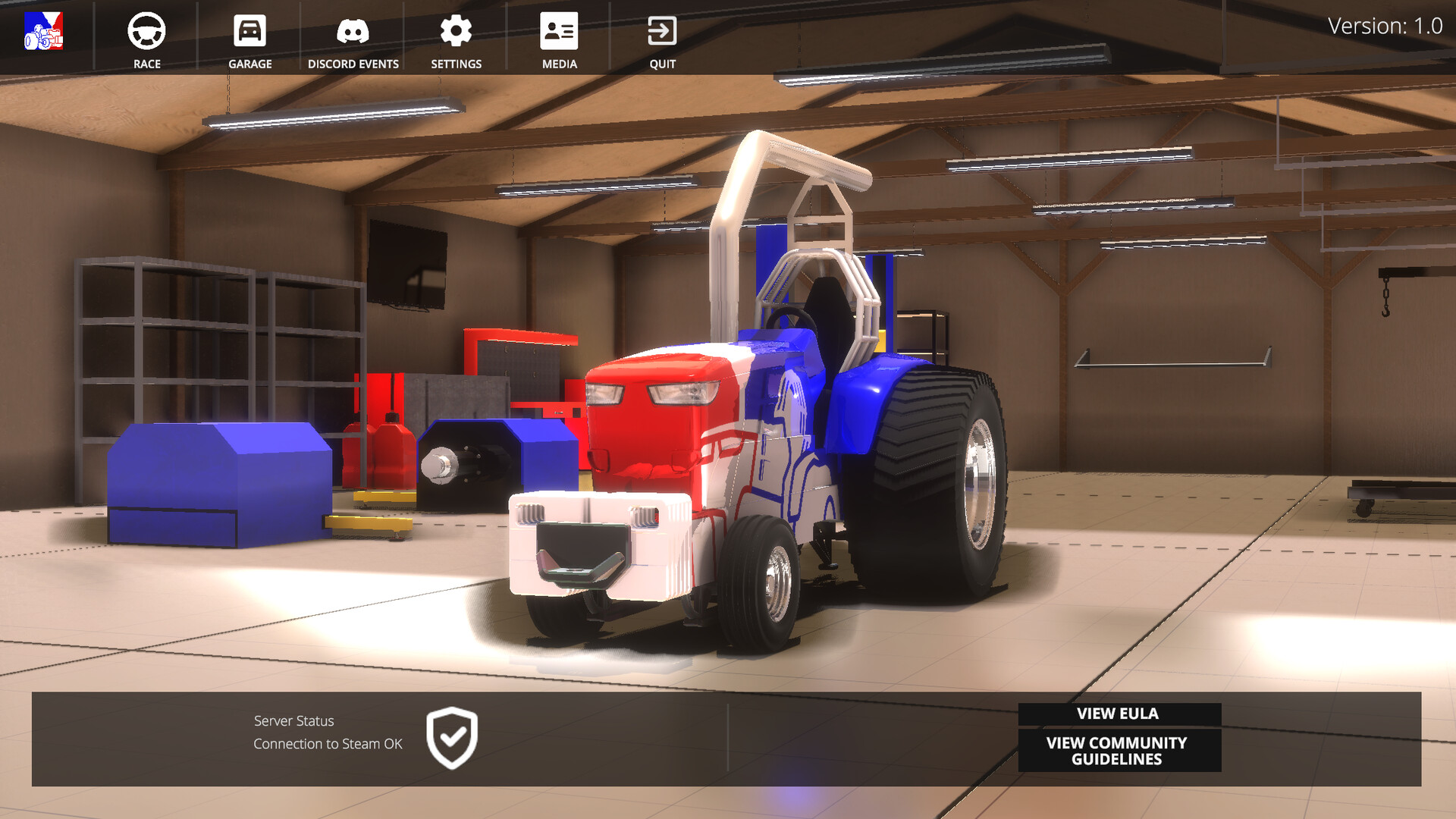The width and height of the screenshot is (1456, 819).
Task: Click the Discord logo icon
Action: click(353, 32)
